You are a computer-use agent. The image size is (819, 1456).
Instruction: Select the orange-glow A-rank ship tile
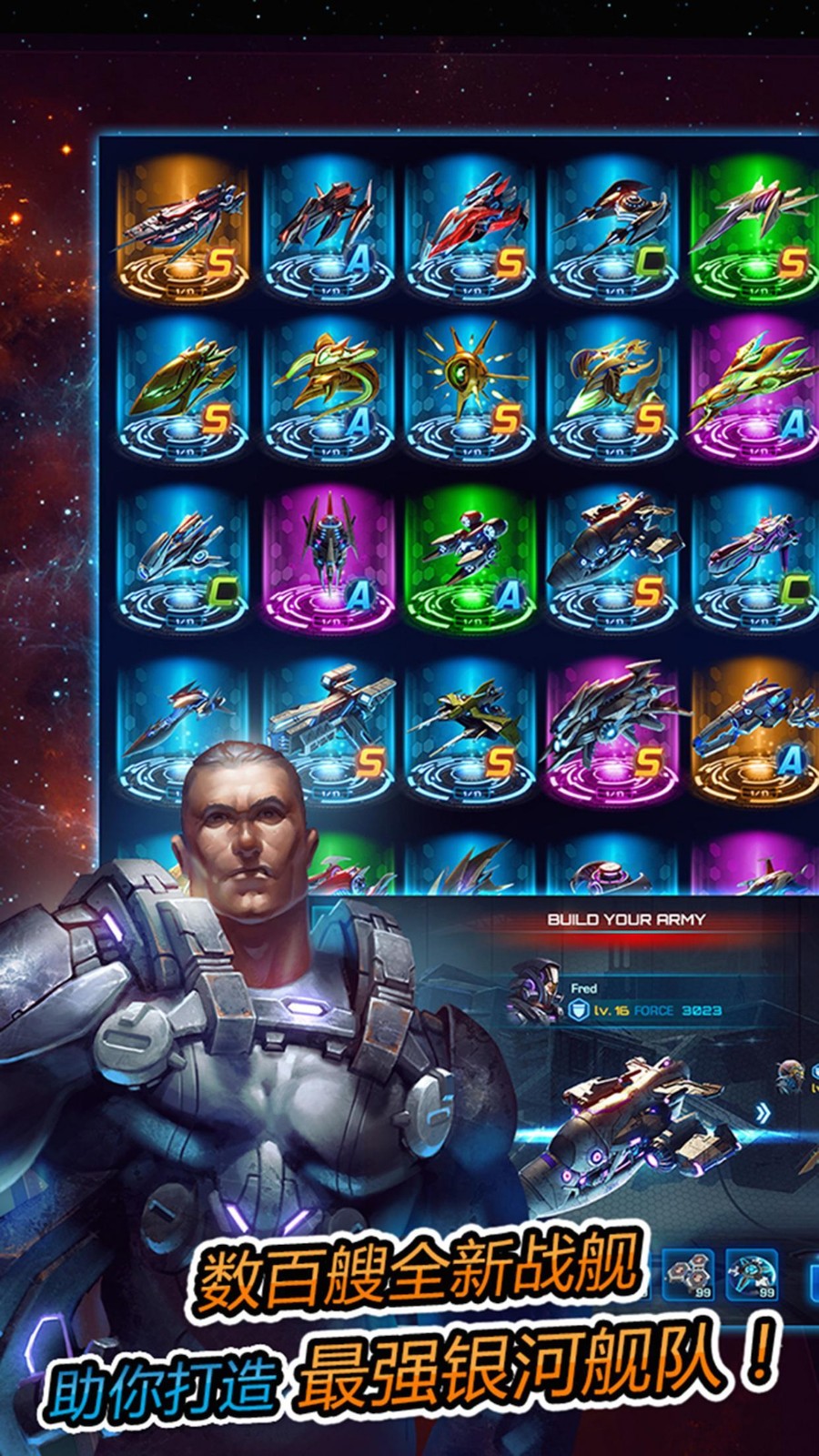coord(753,728)
